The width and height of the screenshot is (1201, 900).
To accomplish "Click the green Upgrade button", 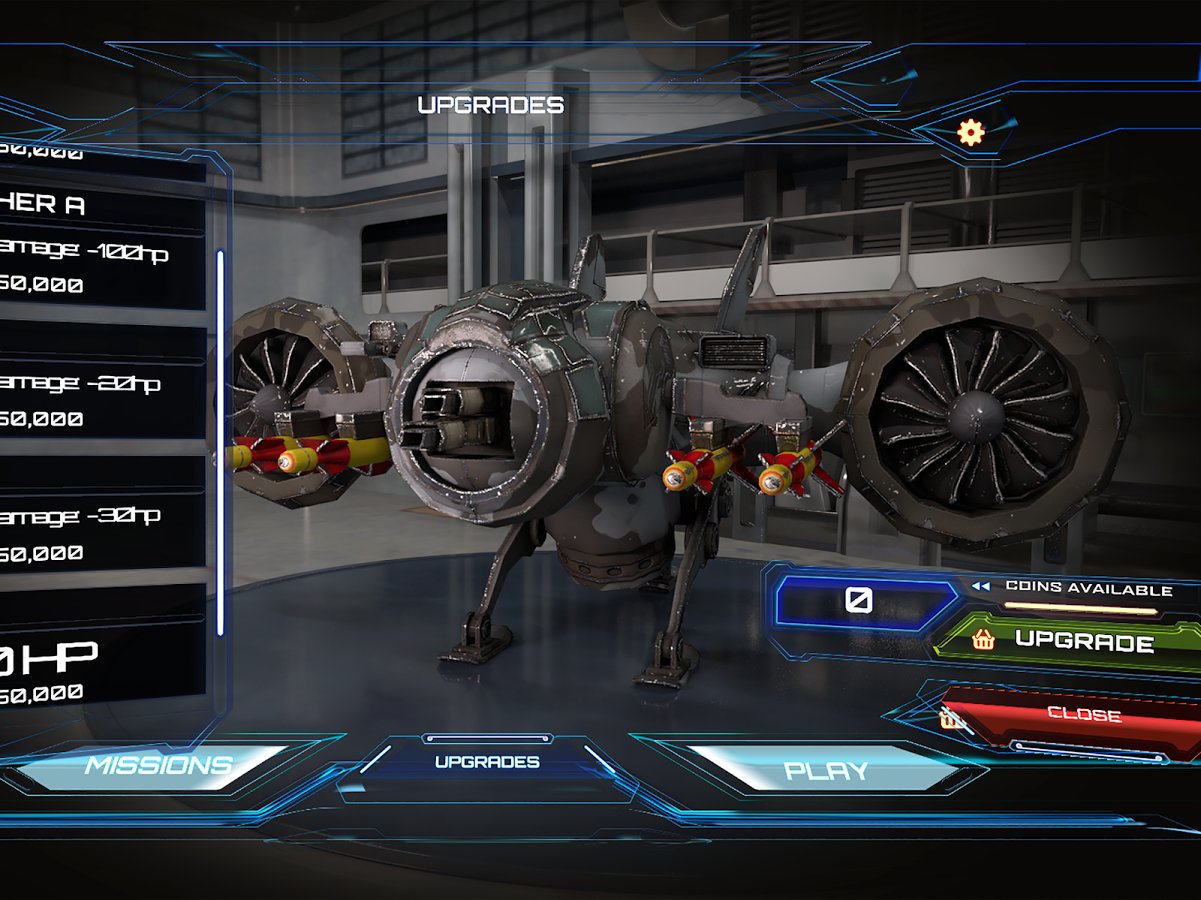I will pyautogui.click(x=1070, y=641).
